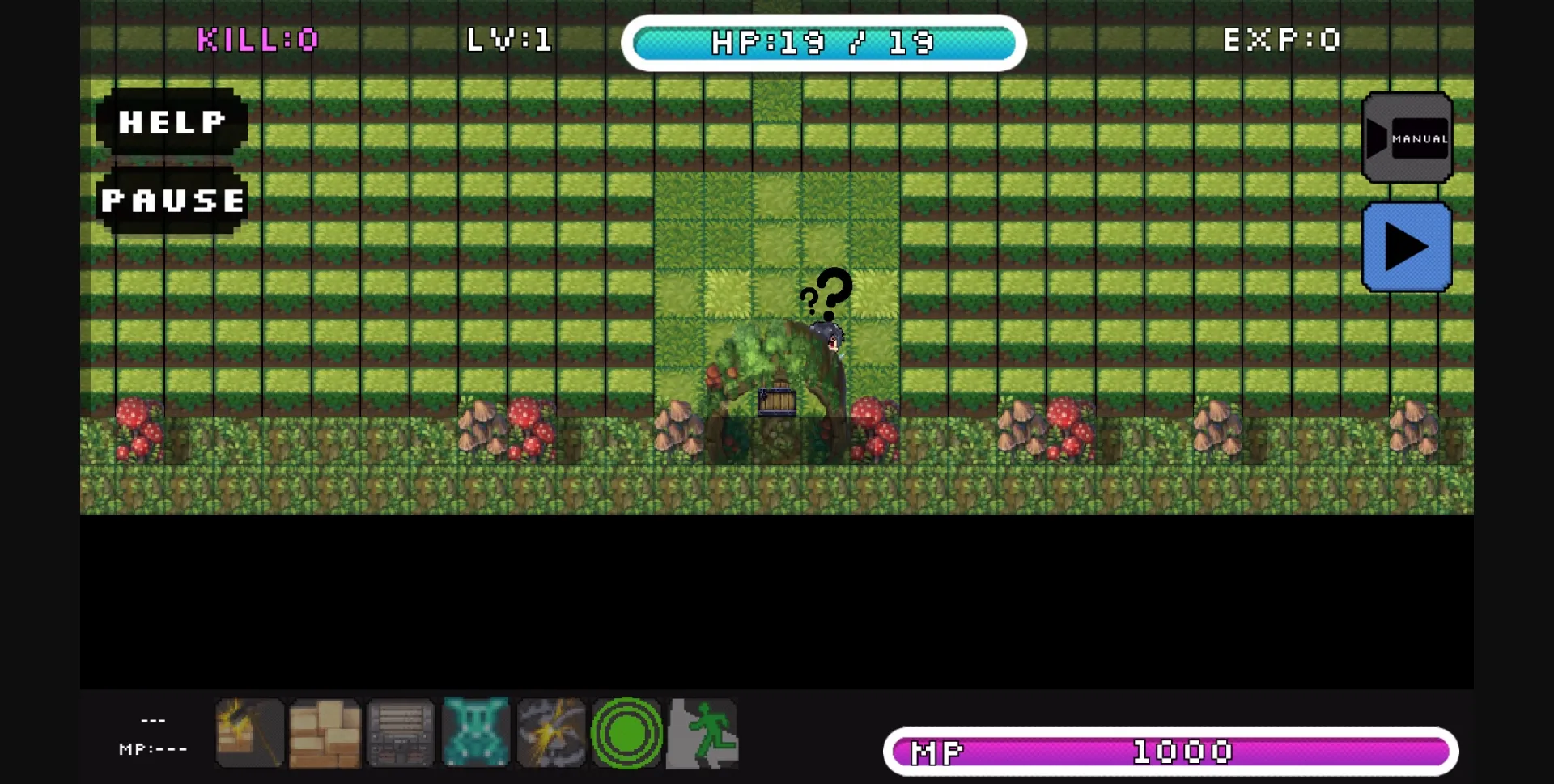Screen dimensions: 1554x784
Task: Select the pickaxe mining tool icon
Action: pyautogui.click(x=248, y=735)
